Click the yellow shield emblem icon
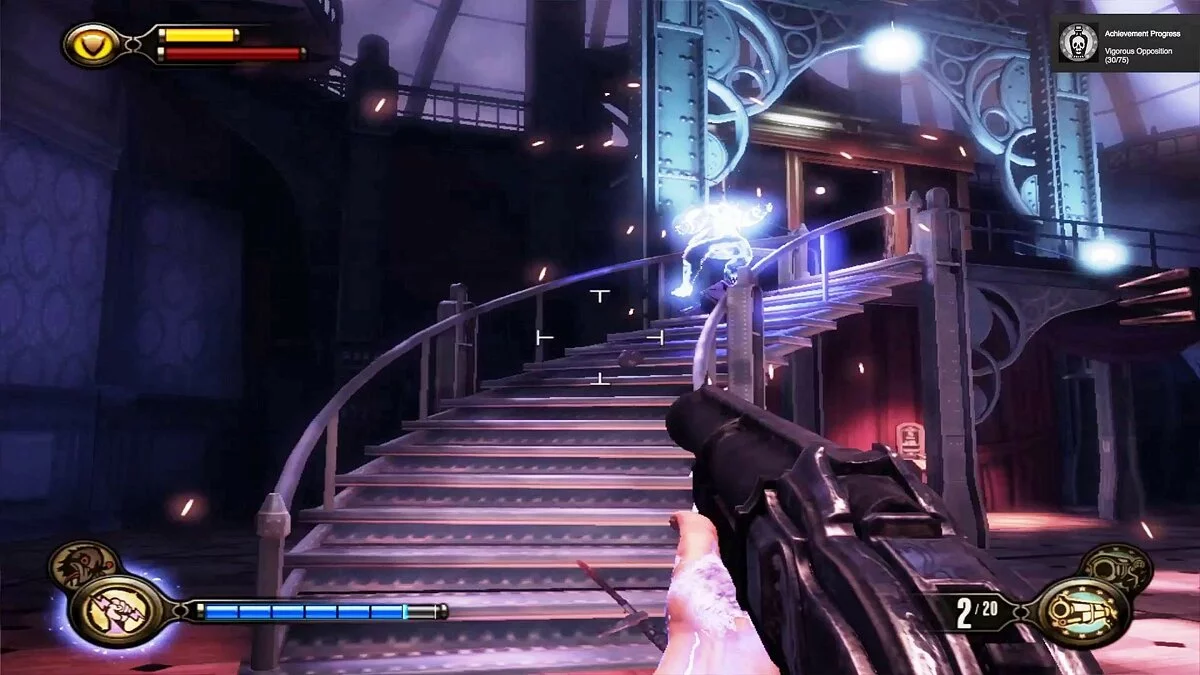The image size is (1200, 675). tap(90, 44)
